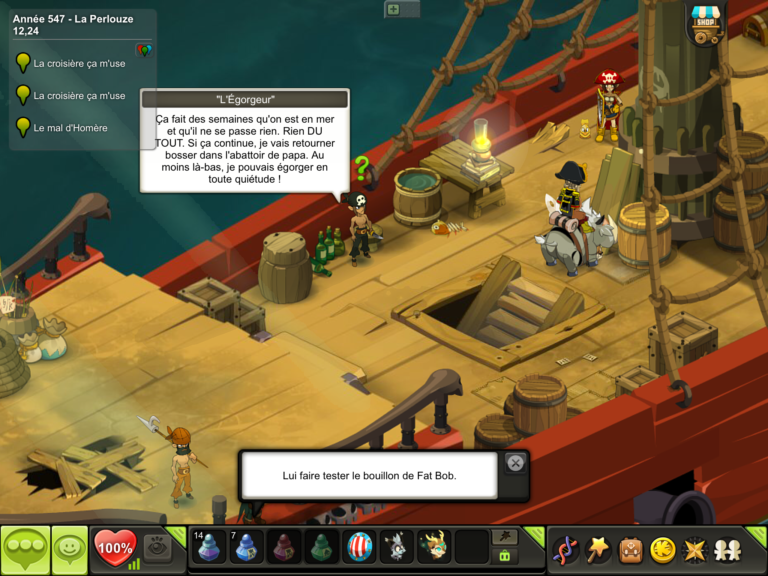Use the blue potion with count 14
Screen dimensions: 768x576
[210, 548]
